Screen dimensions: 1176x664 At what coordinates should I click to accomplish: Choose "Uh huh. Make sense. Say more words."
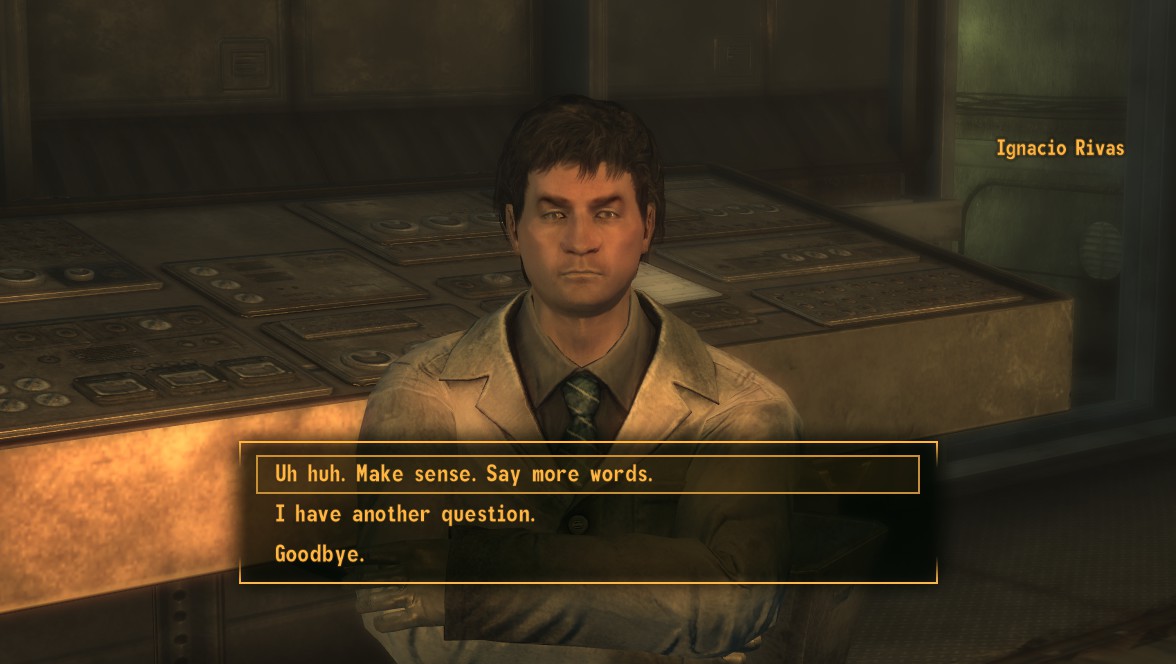tap(465, 474)
